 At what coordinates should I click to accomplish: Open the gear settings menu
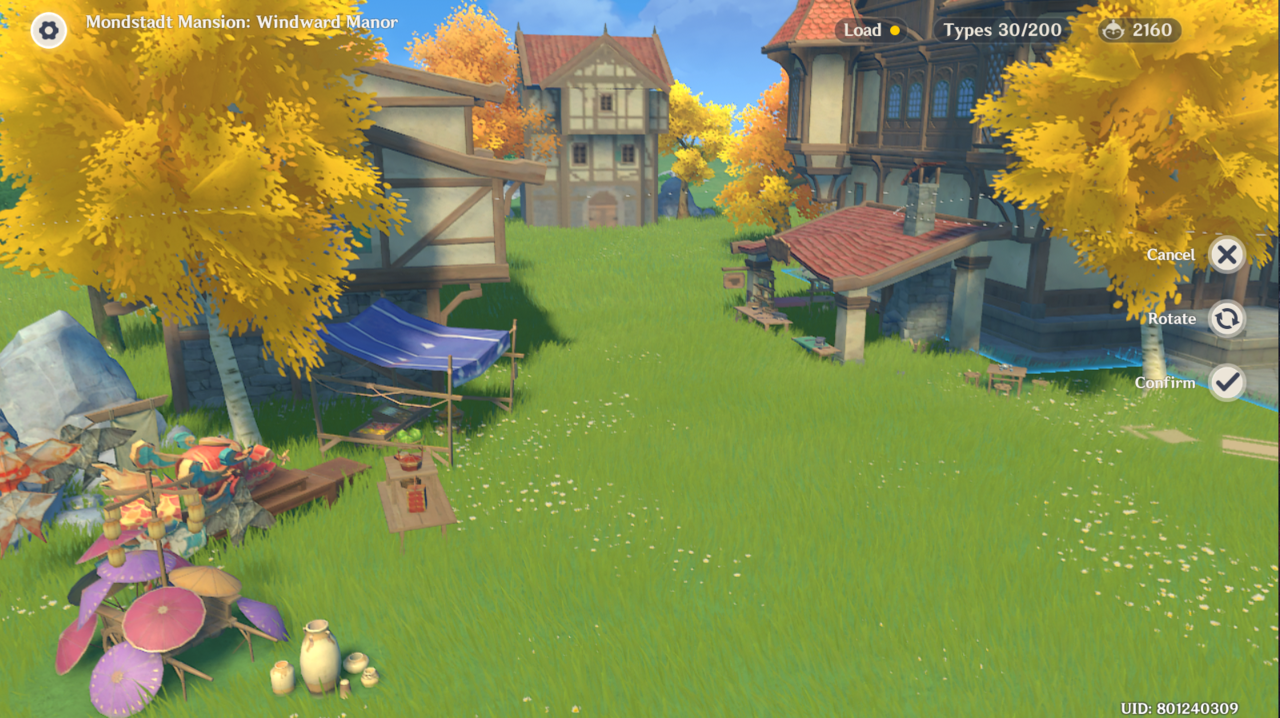click(48, 30)
